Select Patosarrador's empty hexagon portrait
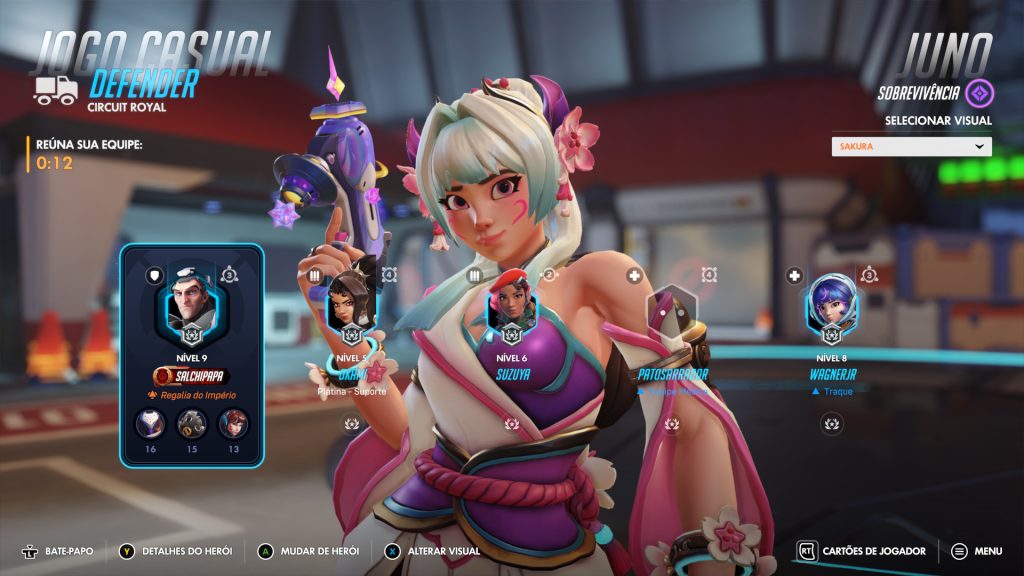 (671, 312)
